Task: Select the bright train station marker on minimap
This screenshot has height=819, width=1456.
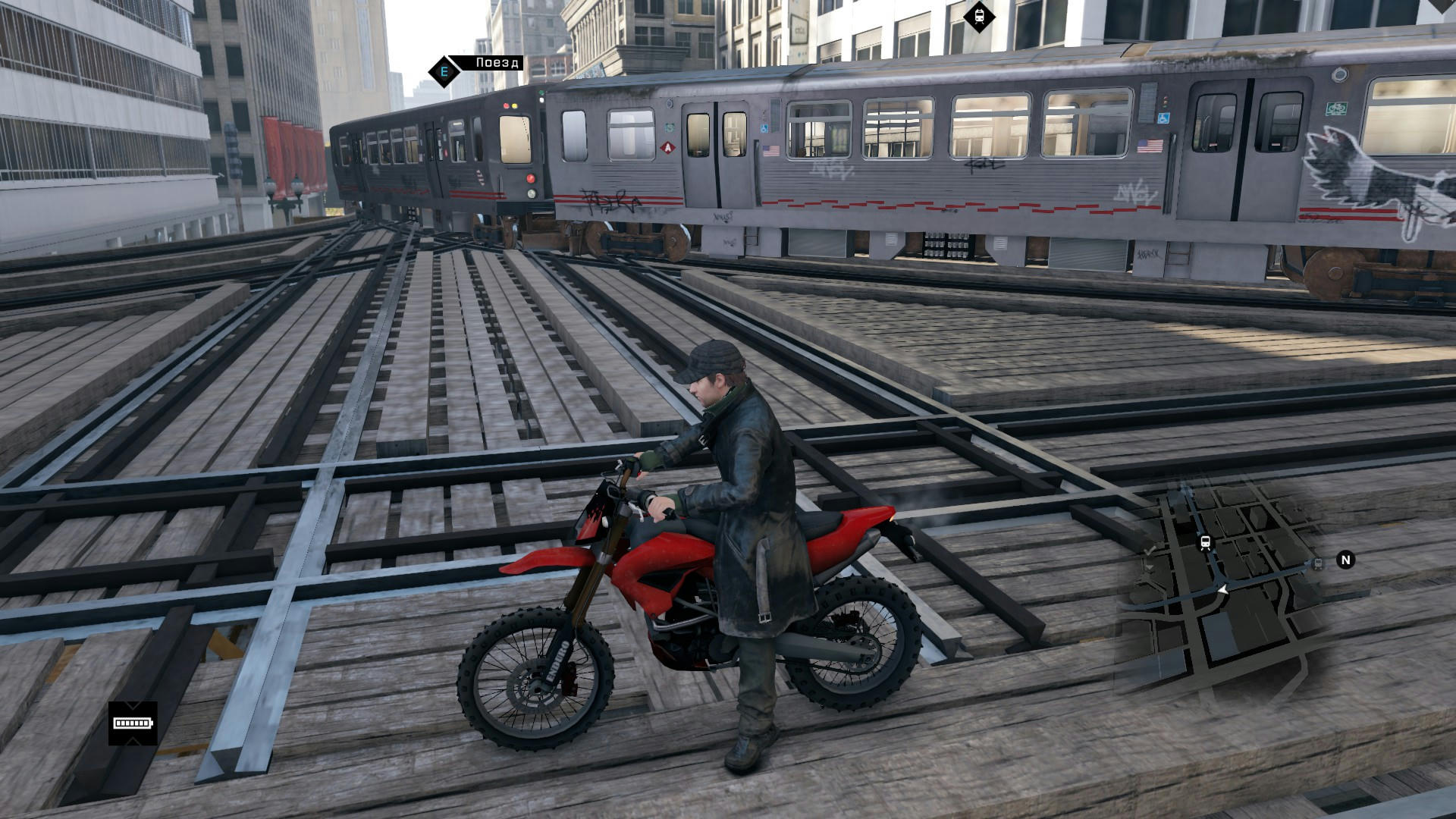Action: pyautogui.click(x=1204, y=543)
